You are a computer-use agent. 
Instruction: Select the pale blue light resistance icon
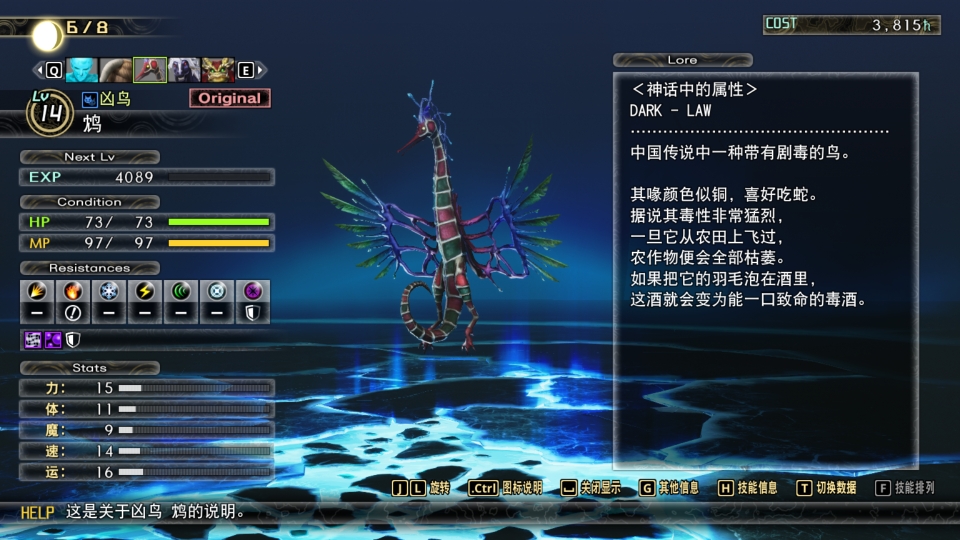tap(217, 292)
